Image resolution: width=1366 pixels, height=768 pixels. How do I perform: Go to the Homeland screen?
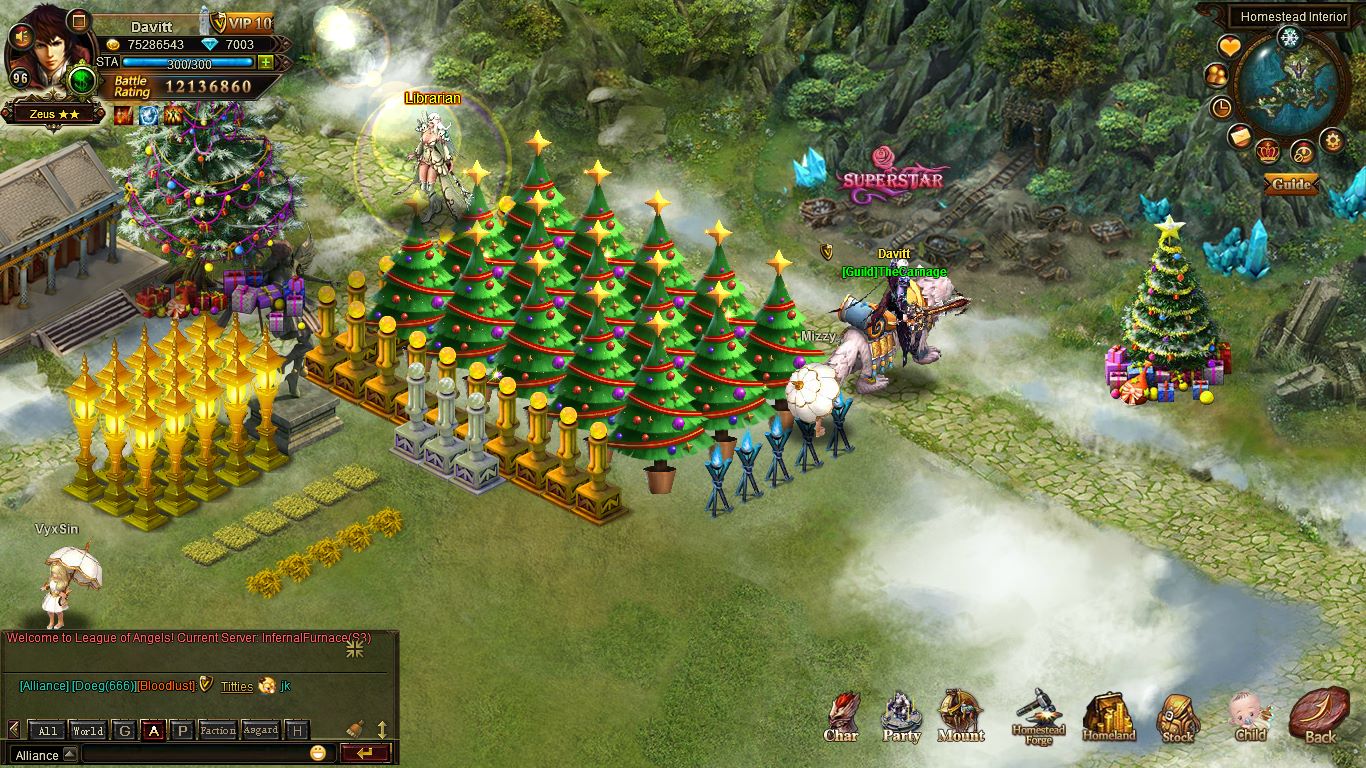click(x=1108, y=716)
